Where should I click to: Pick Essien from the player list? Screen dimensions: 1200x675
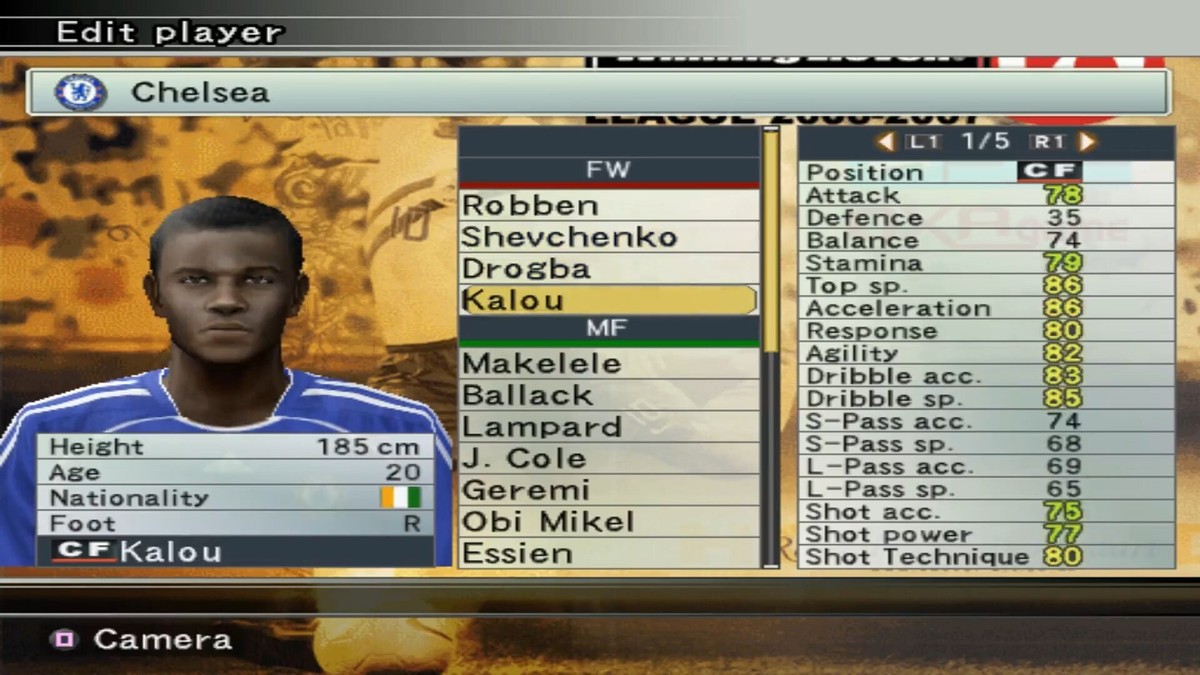pos(608,553)
